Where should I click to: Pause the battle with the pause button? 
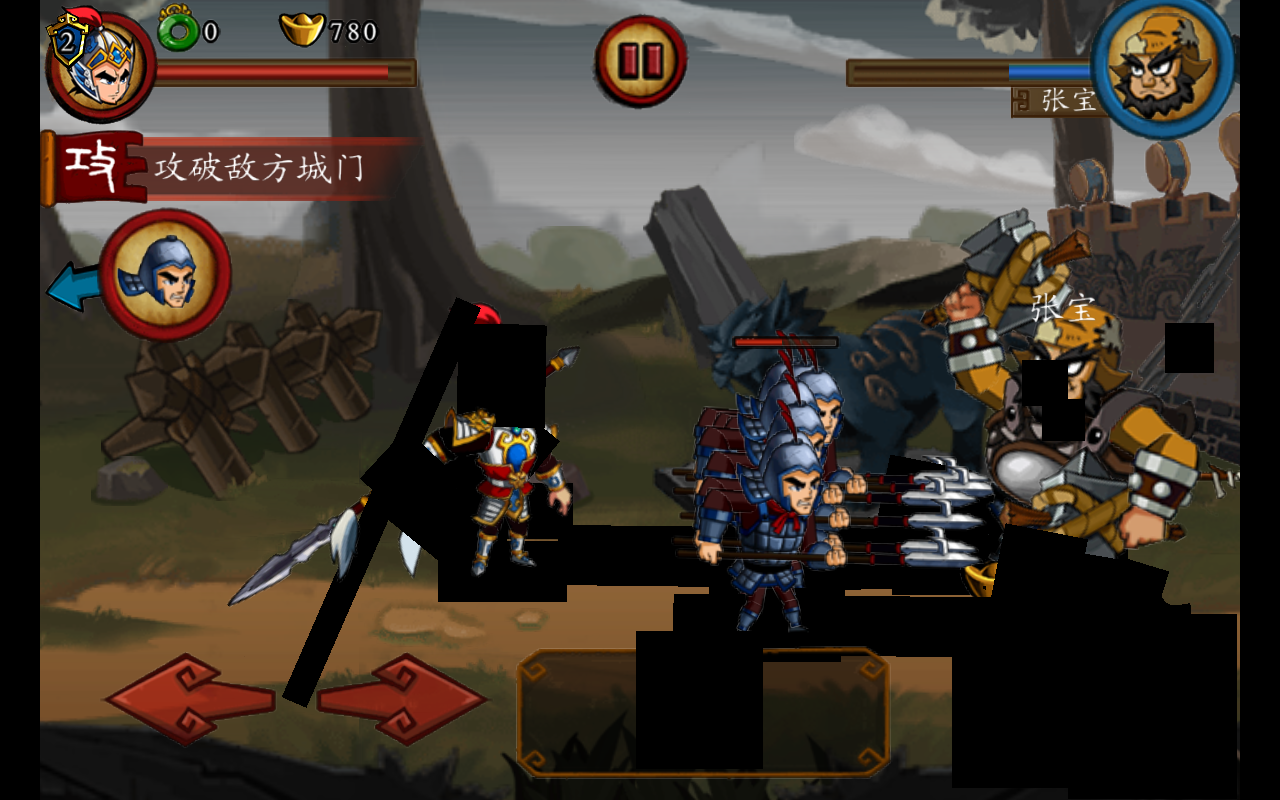[x=640, y=58]
